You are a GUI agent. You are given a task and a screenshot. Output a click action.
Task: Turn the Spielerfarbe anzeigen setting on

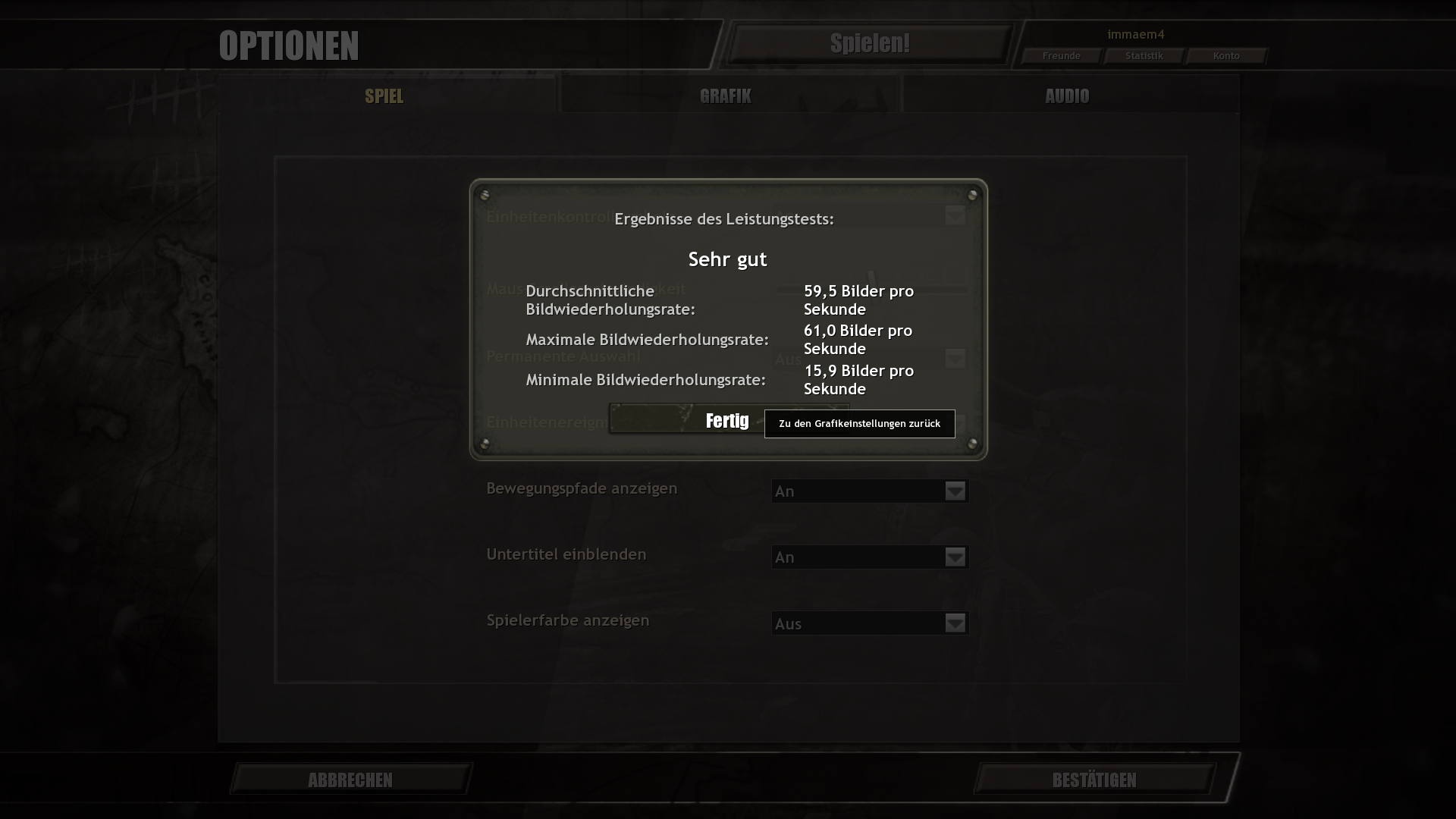click(869, 623)
